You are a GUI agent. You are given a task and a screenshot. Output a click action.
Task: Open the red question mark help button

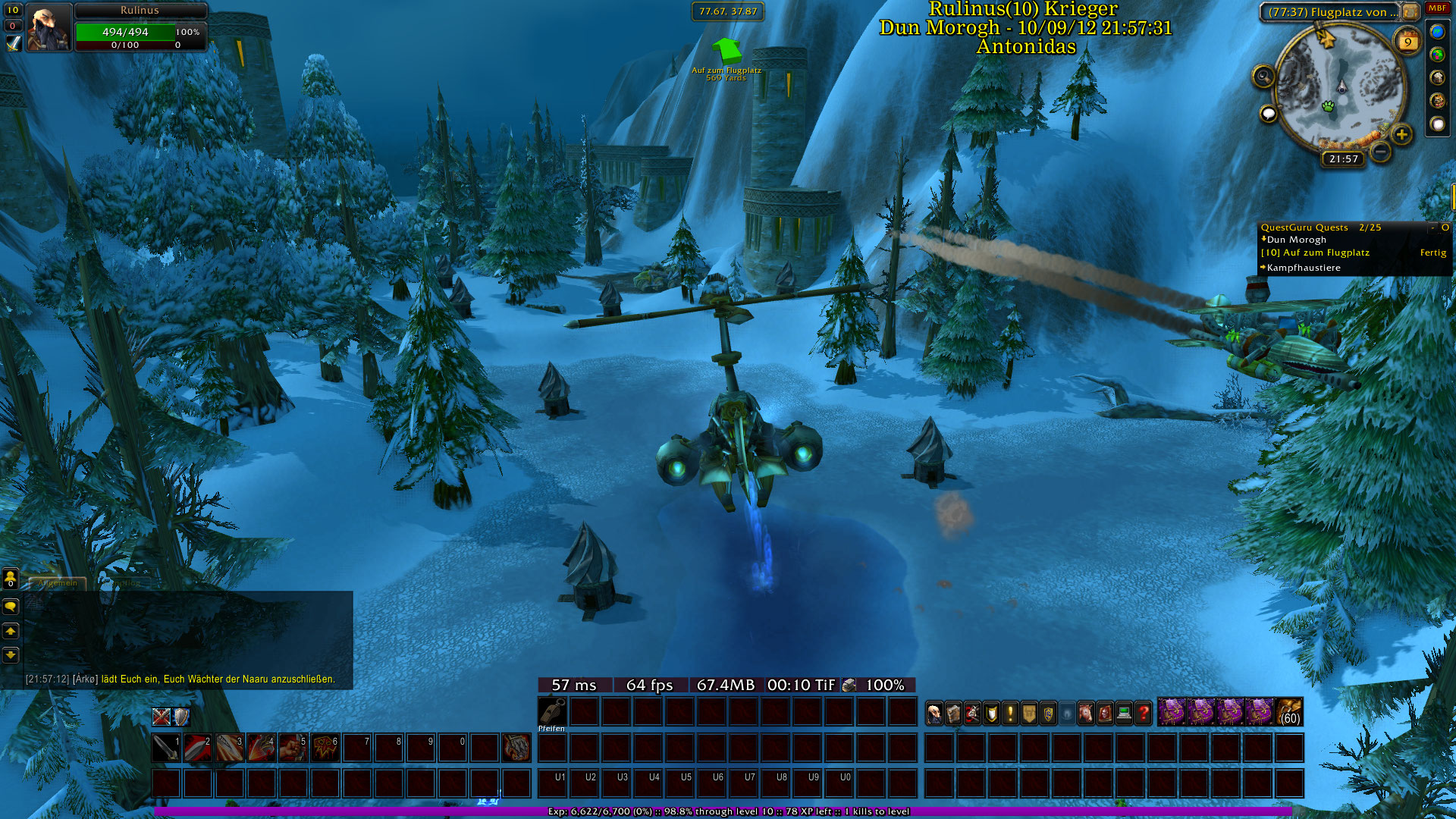1144,714
